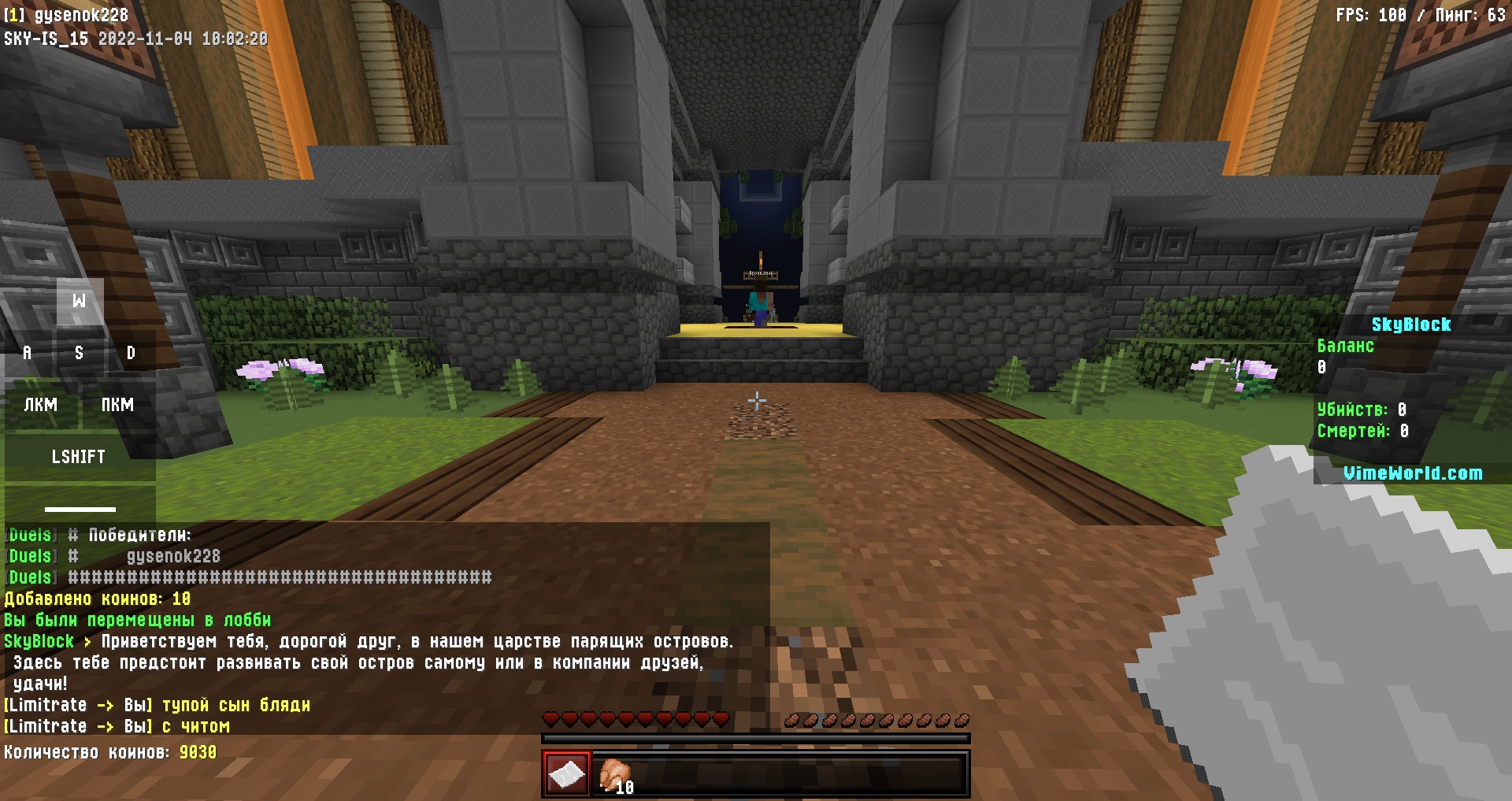This screenshot has height=801, width=1512.
Task: Toggle the D key indicator on the overlay
Action: (130, 353)
